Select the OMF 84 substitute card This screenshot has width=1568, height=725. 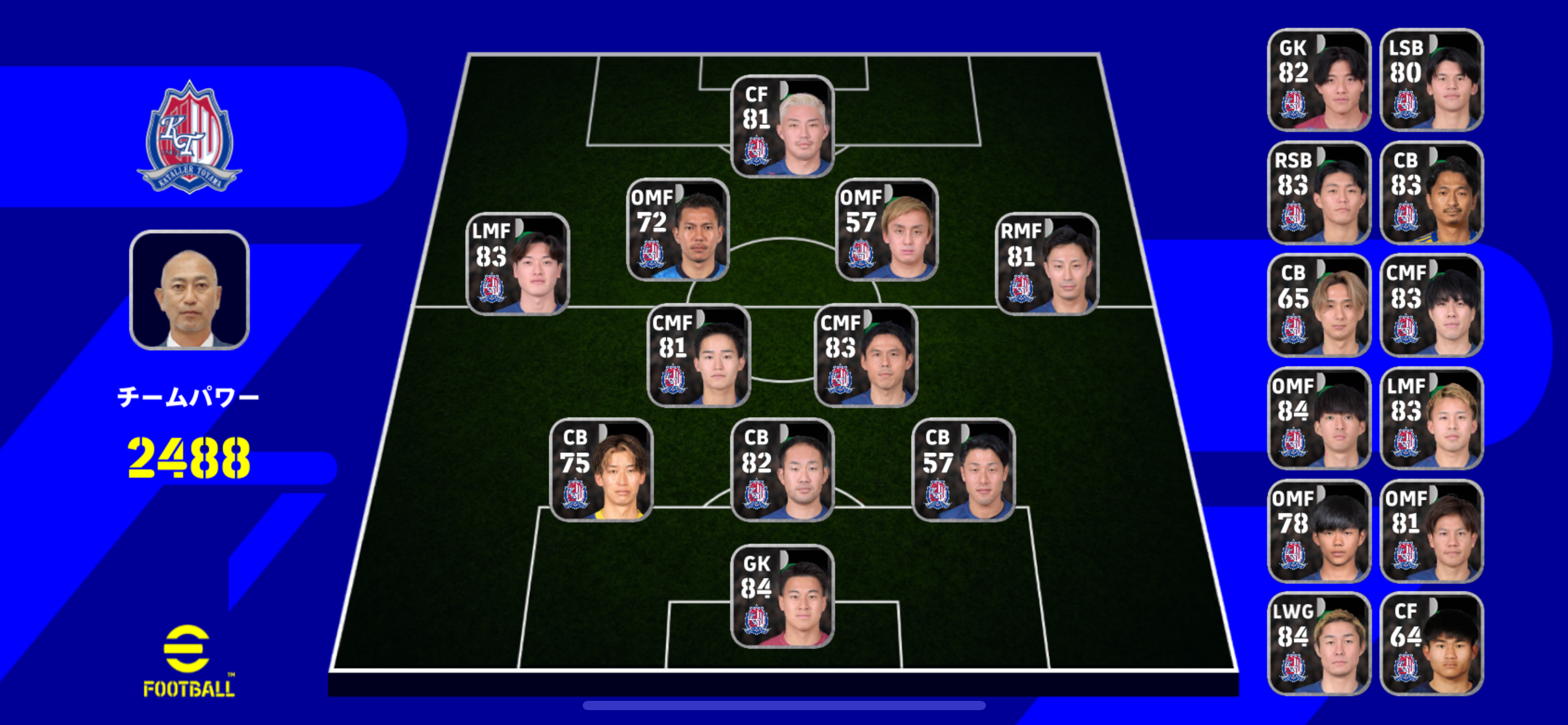point(1319,418)
